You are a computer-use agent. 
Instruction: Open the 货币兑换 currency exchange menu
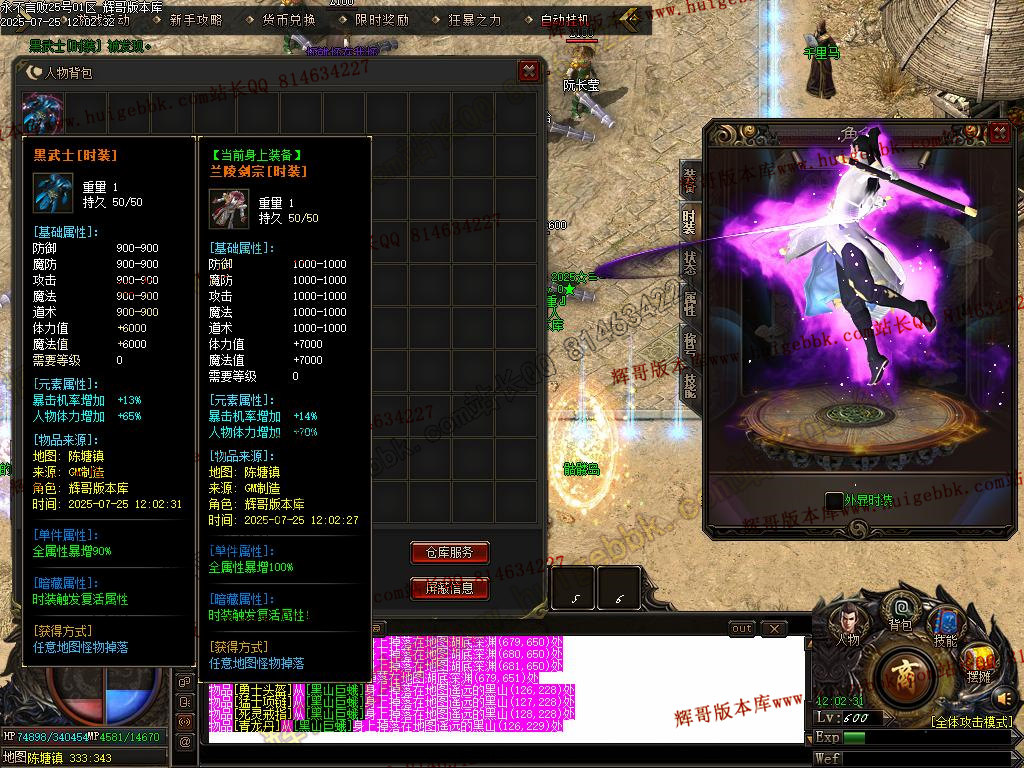(288, 19)
